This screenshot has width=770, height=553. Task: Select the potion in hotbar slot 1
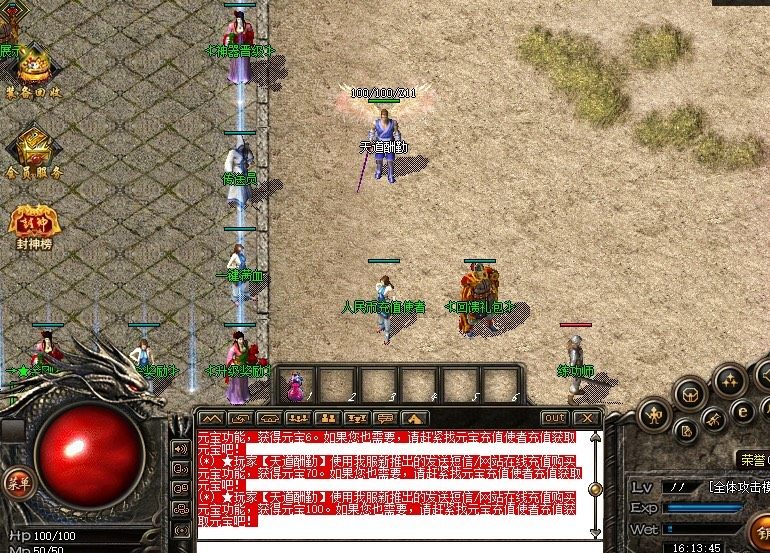(297, 385)
